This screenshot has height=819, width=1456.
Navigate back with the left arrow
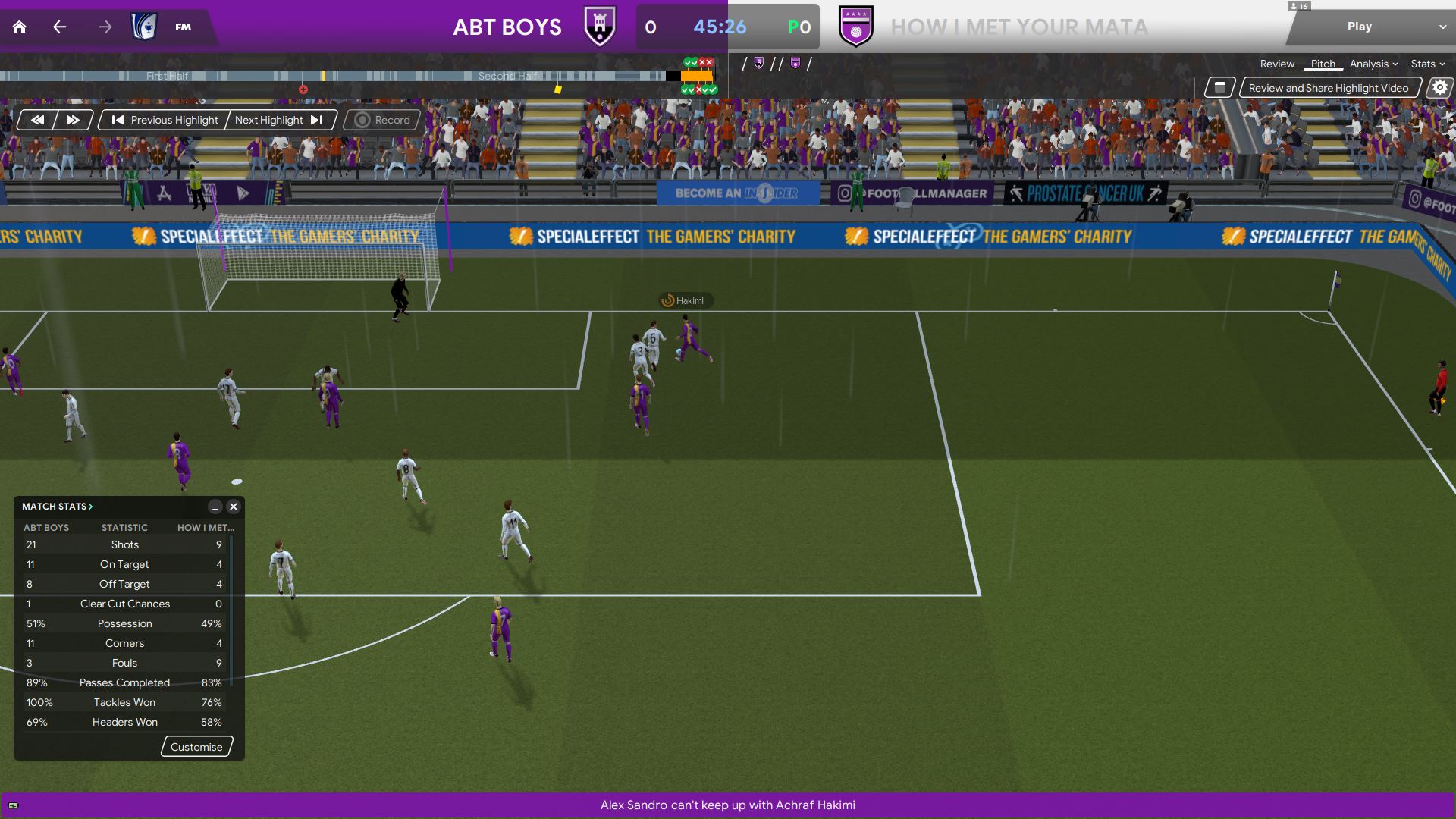tap(60, 27)
